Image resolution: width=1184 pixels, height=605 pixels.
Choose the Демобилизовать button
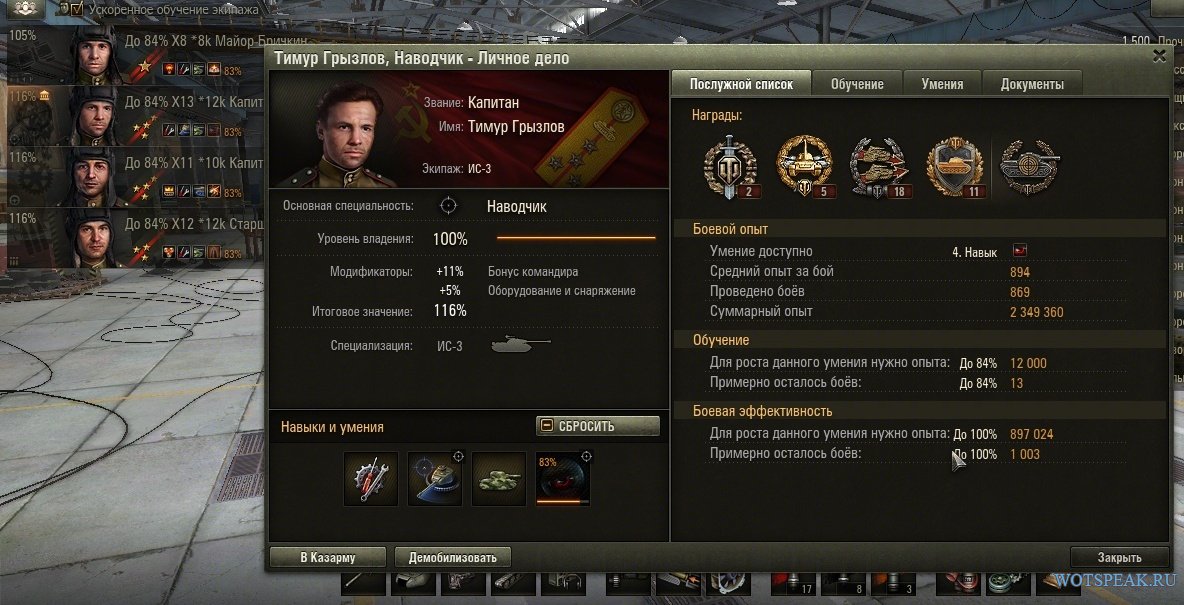click(452, 558)
